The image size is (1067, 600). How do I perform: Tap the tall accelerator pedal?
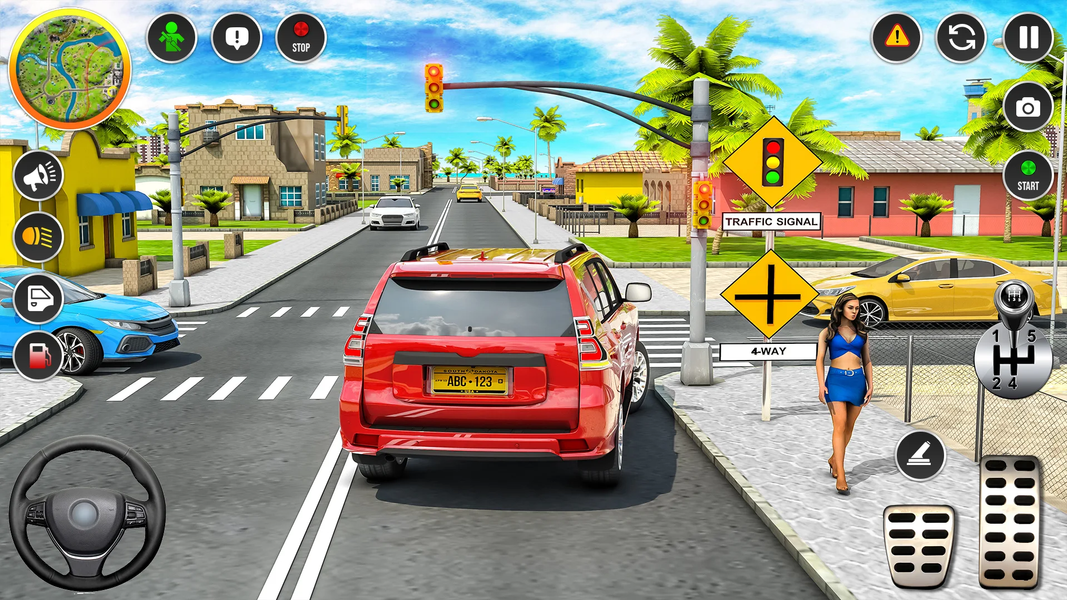(x=1010, y=520)
